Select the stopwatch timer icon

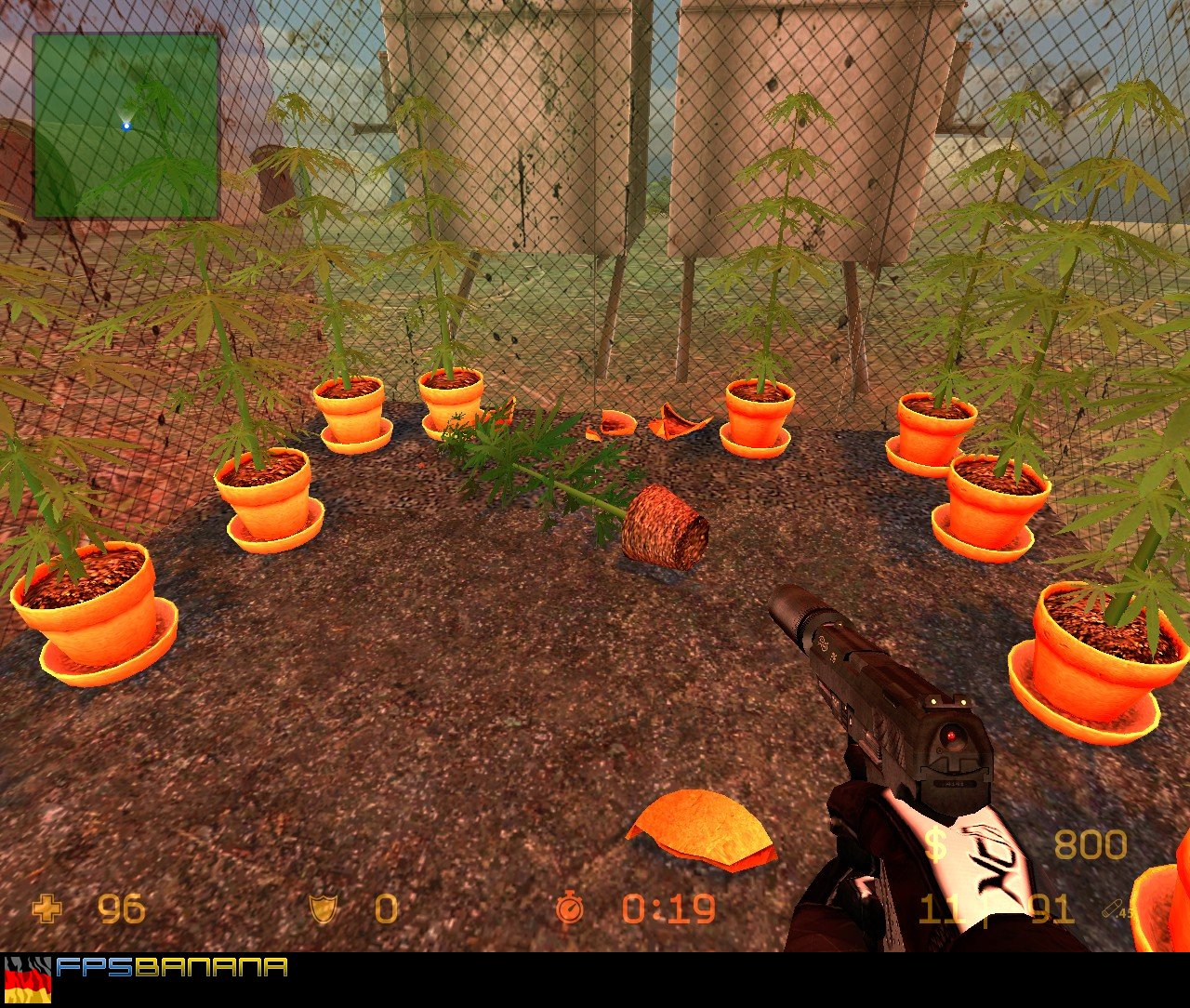click(573, 909)
